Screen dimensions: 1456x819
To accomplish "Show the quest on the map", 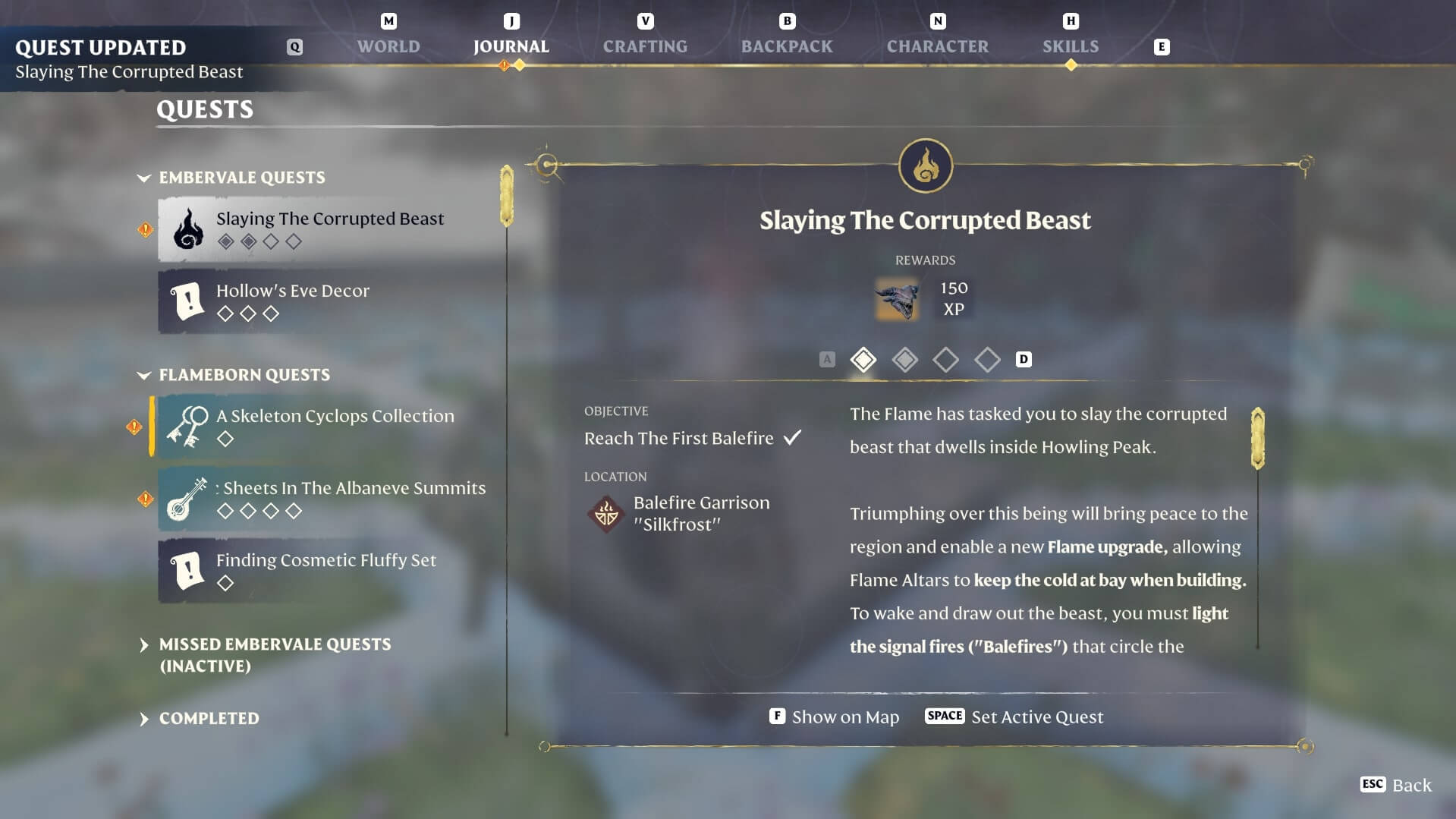I will (834, 717).
